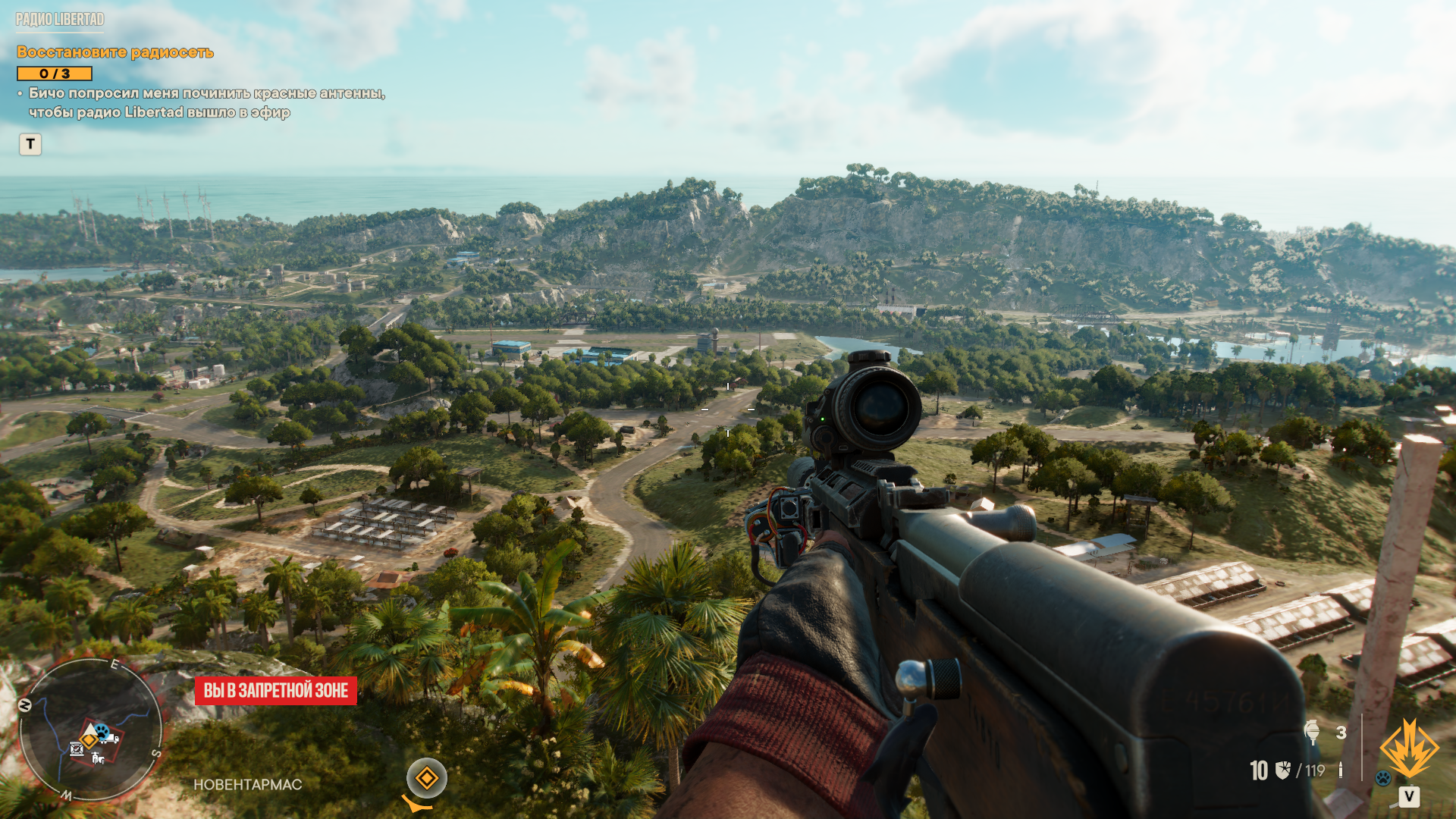The image size is (1456, 819).
Task: Click the red restricted zone warning banner
Action: (276, 691)
